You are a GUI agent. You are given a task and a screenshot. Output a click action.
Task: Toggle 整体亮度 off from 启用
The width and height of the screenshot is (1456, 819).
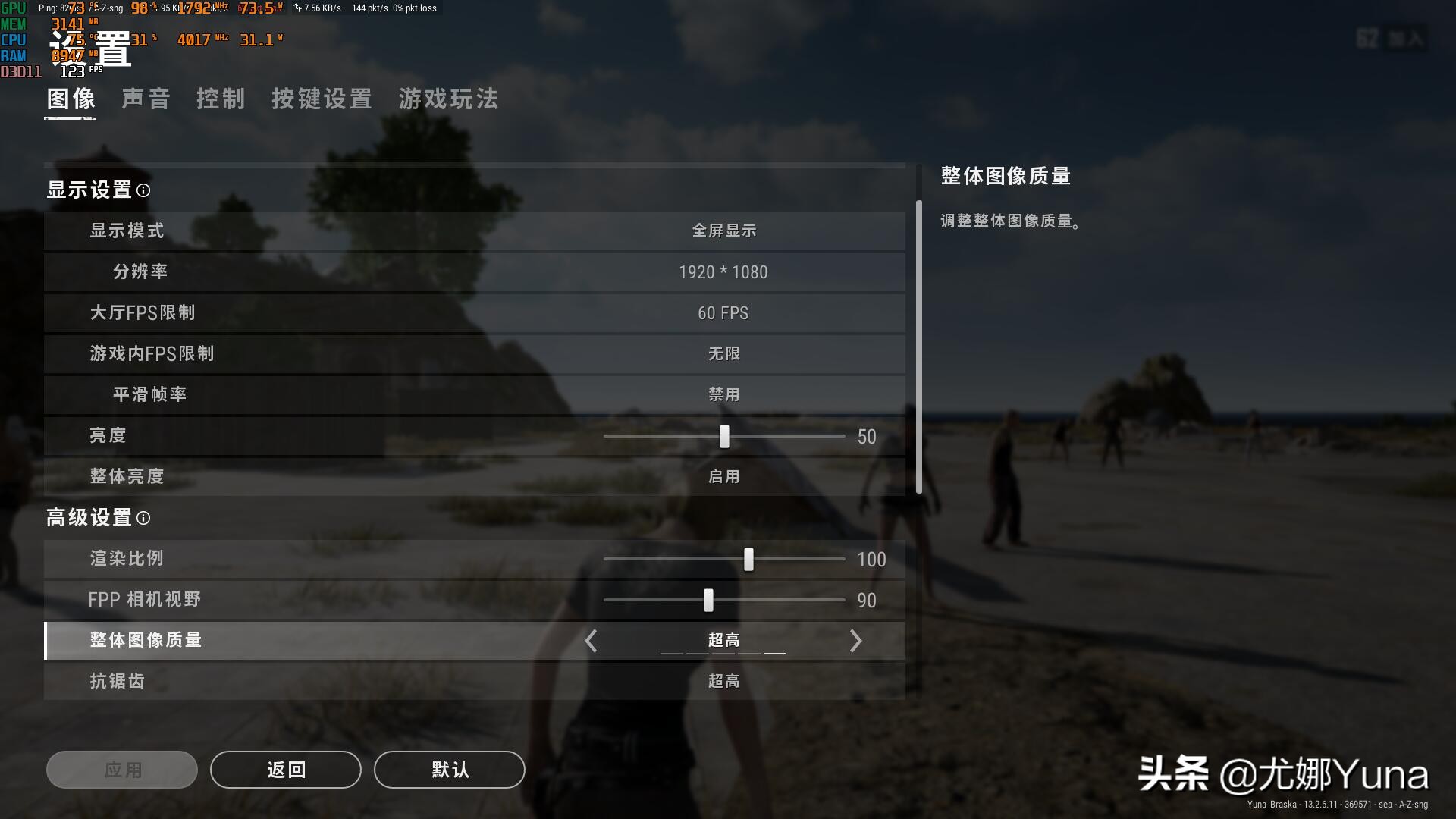pos(723,476)
